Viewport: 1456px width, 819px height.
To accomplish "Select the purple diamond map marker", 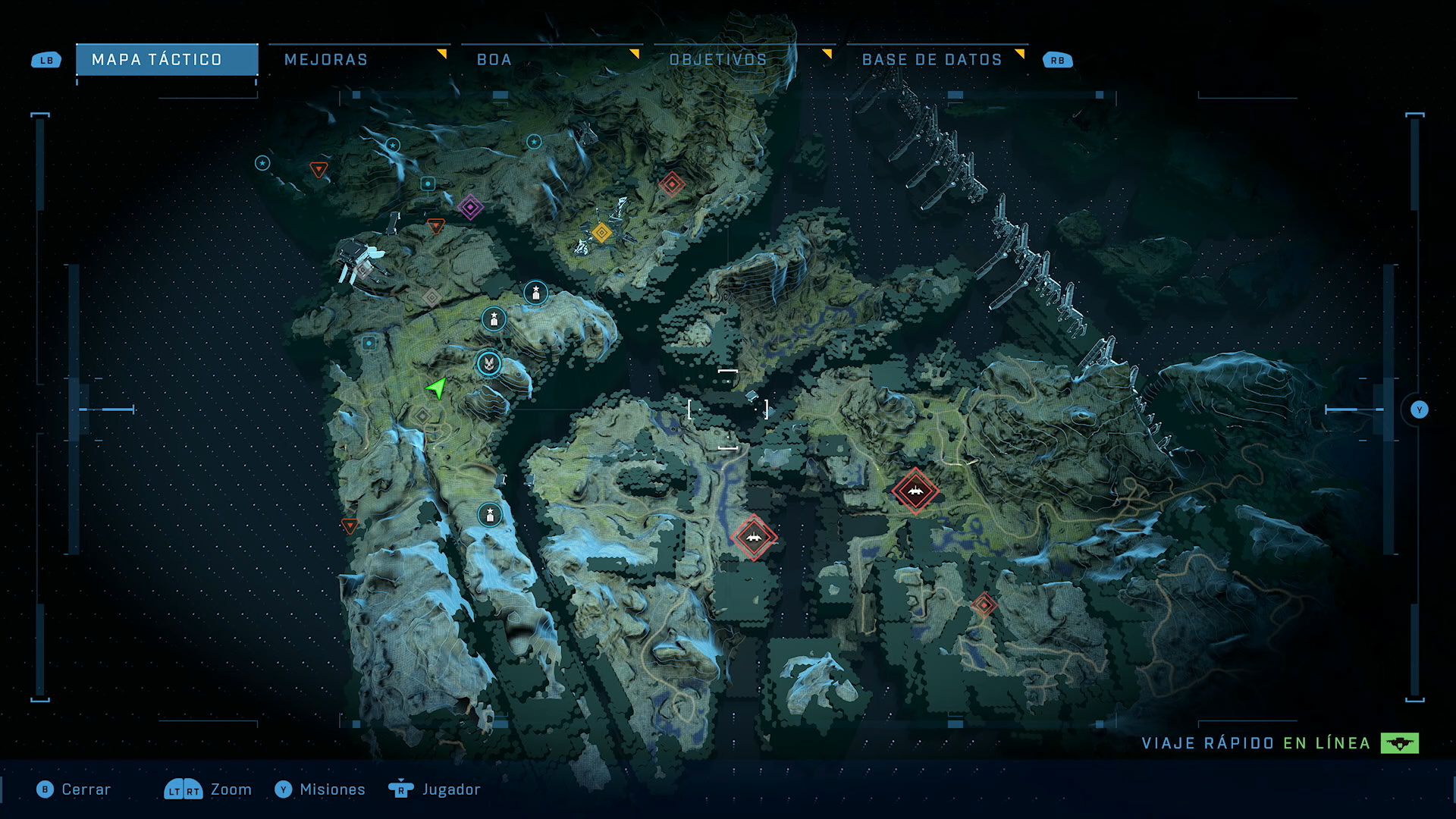I will pyautogui.click(x=470, y=207).
